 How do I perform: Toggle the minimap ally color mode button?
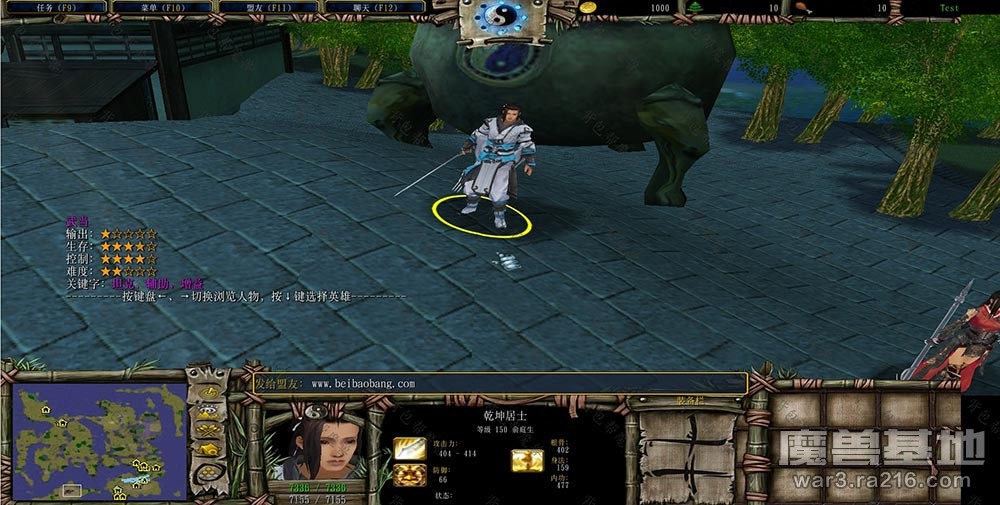click(x=208, y=429)
